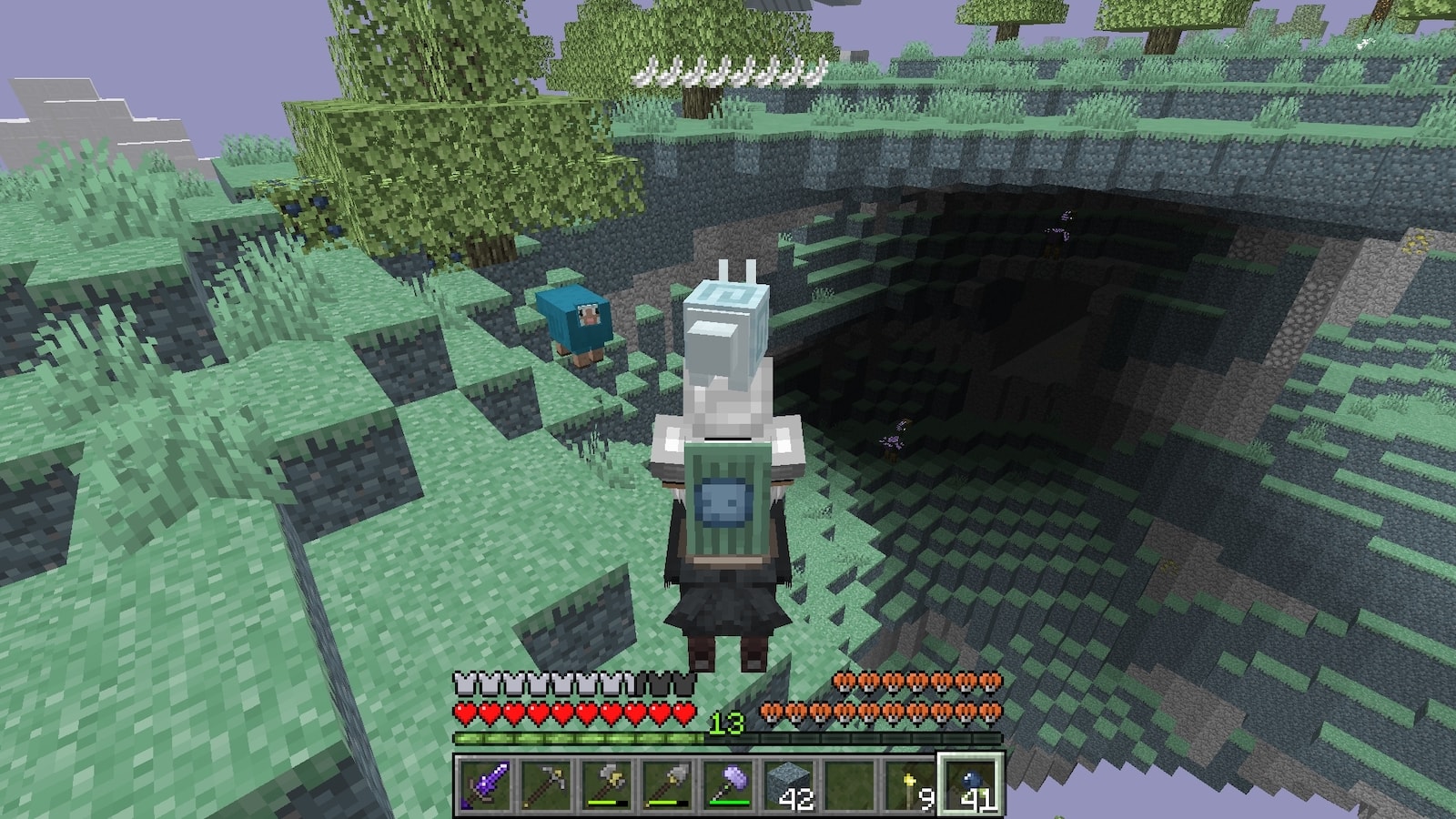Select the empty hotbar slot
This screenshot has width=1456, height=819.
tap(849, 784)
